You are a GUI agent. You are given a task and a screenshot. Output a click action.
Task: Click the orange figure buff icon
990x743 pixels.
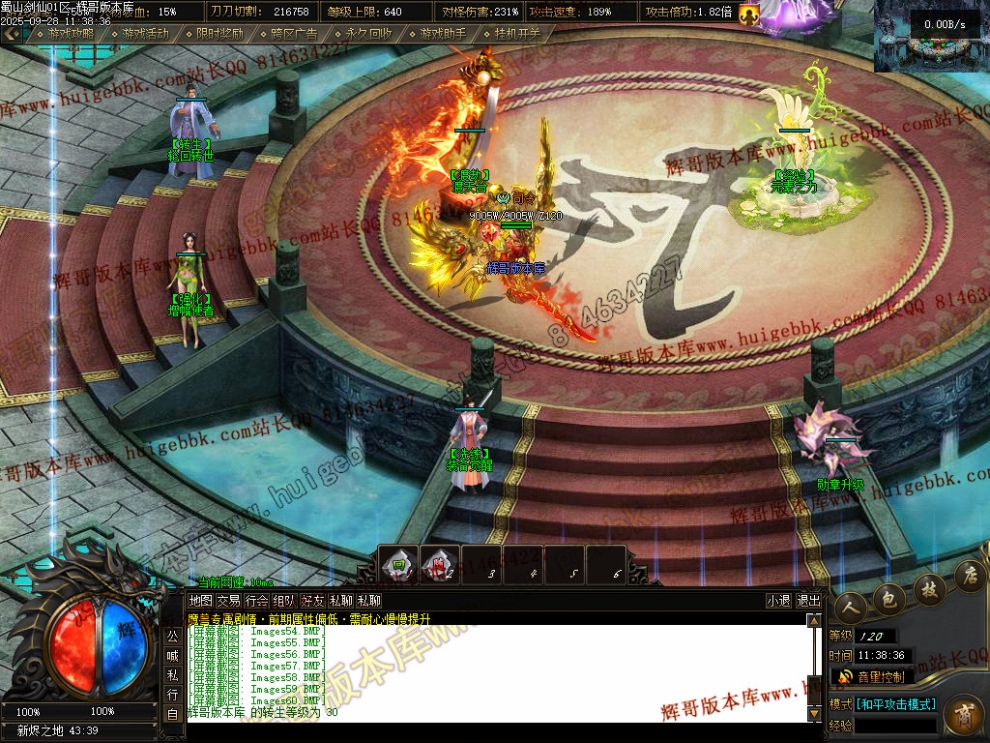(749, 13)
